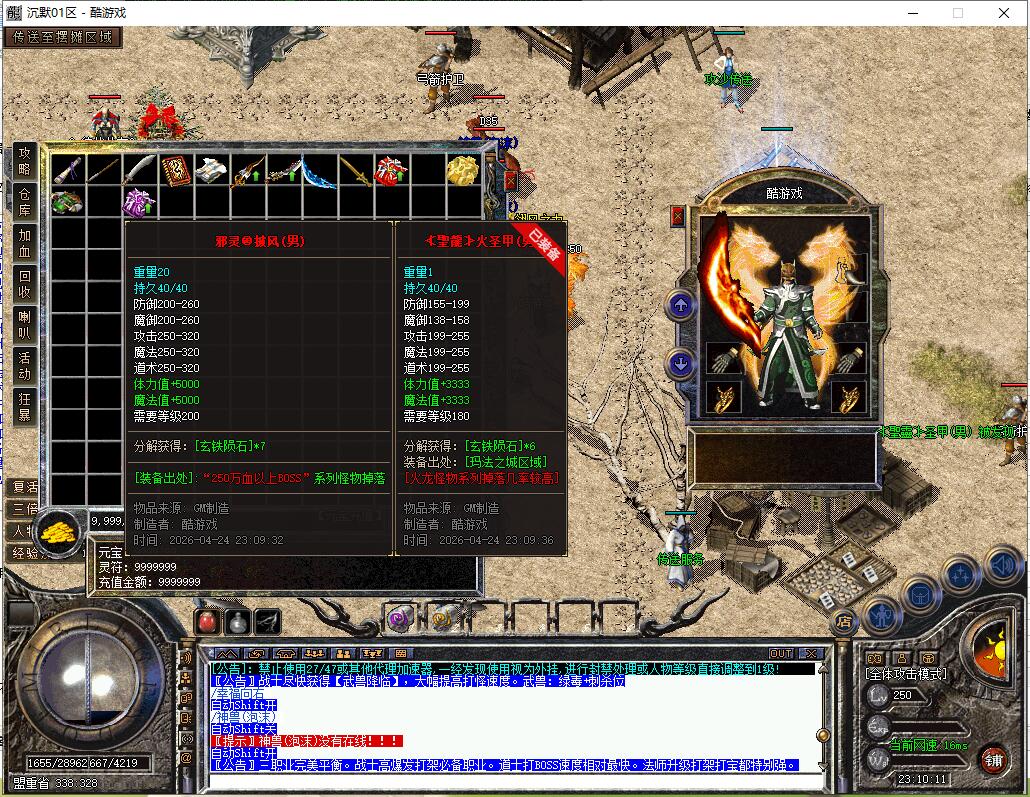The width and height of the screenshot is (1030, 797).
Task: Close the character equipment panel
Action: 678,215
